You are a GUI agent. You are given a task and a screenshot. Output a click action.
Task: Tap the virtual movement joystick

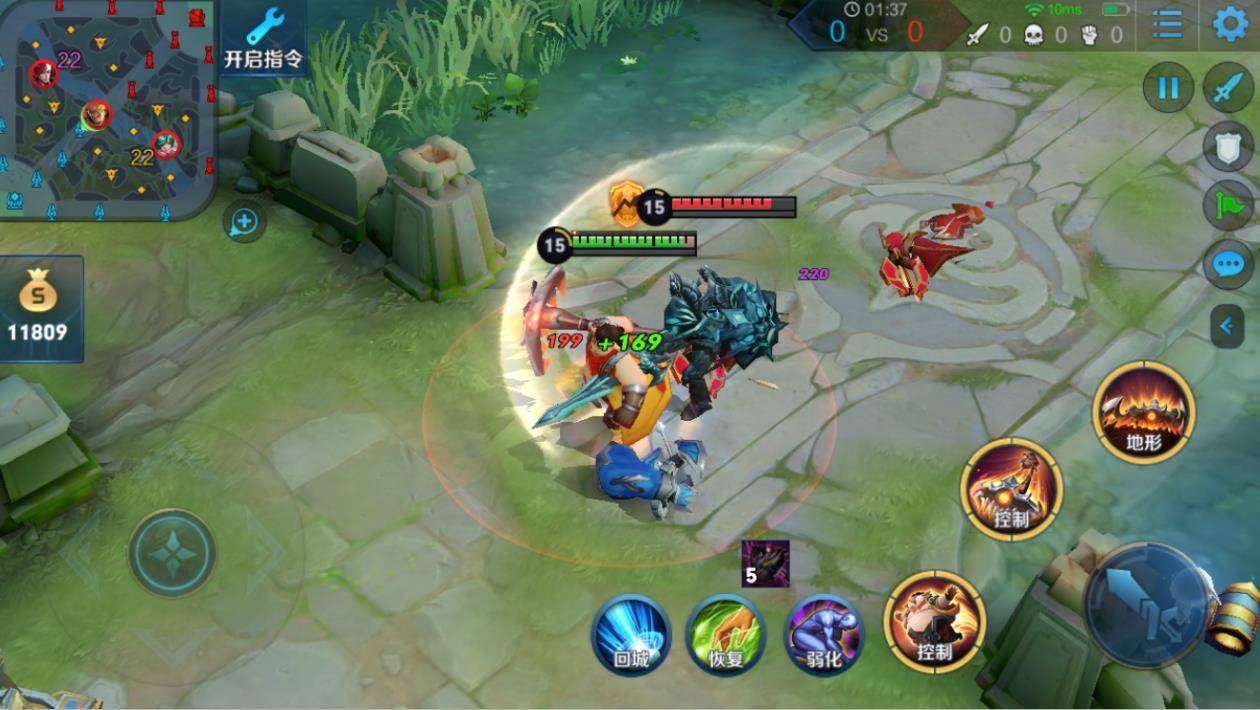click(x=172, y=552)
